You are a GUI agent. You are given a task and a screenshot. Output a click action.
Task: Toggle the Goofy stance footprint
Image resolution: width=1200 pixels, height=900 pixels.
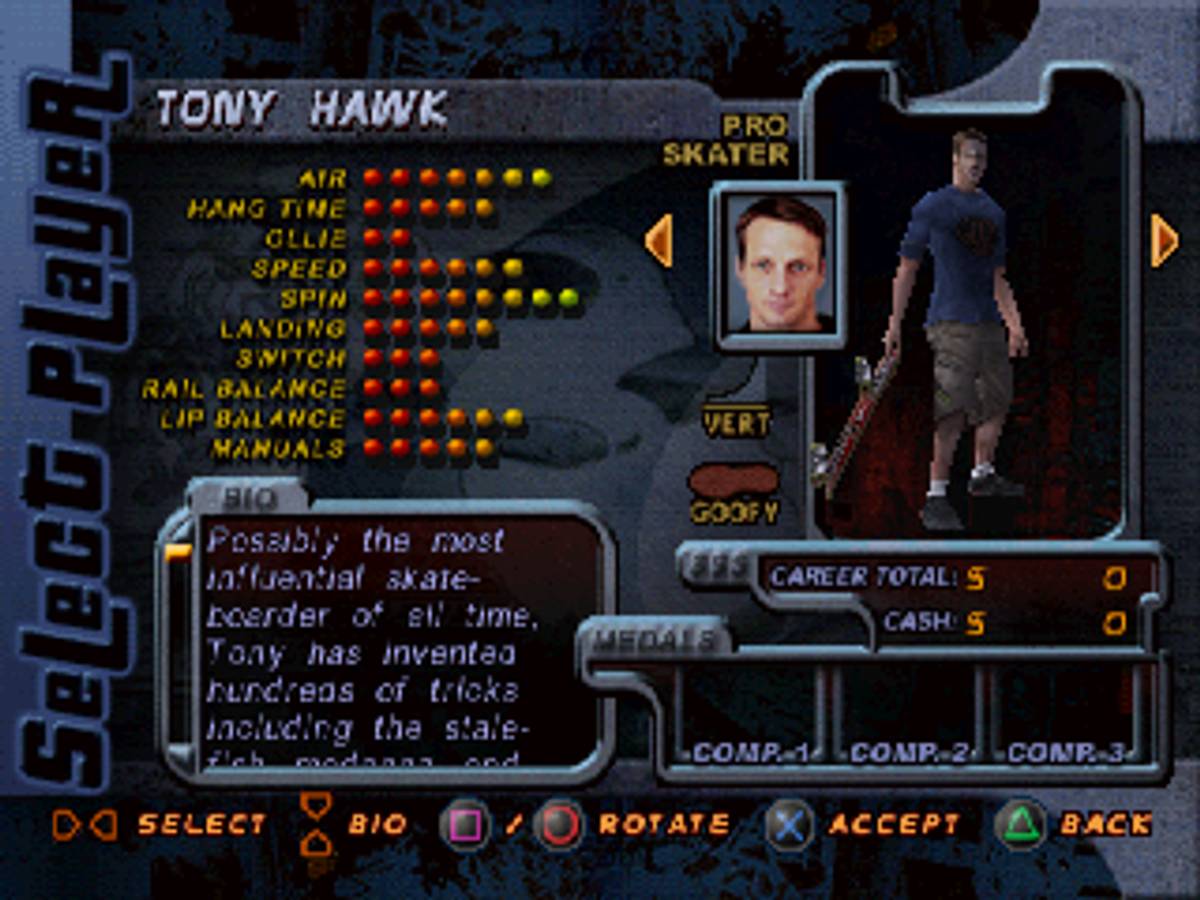(x=733, y=482)
